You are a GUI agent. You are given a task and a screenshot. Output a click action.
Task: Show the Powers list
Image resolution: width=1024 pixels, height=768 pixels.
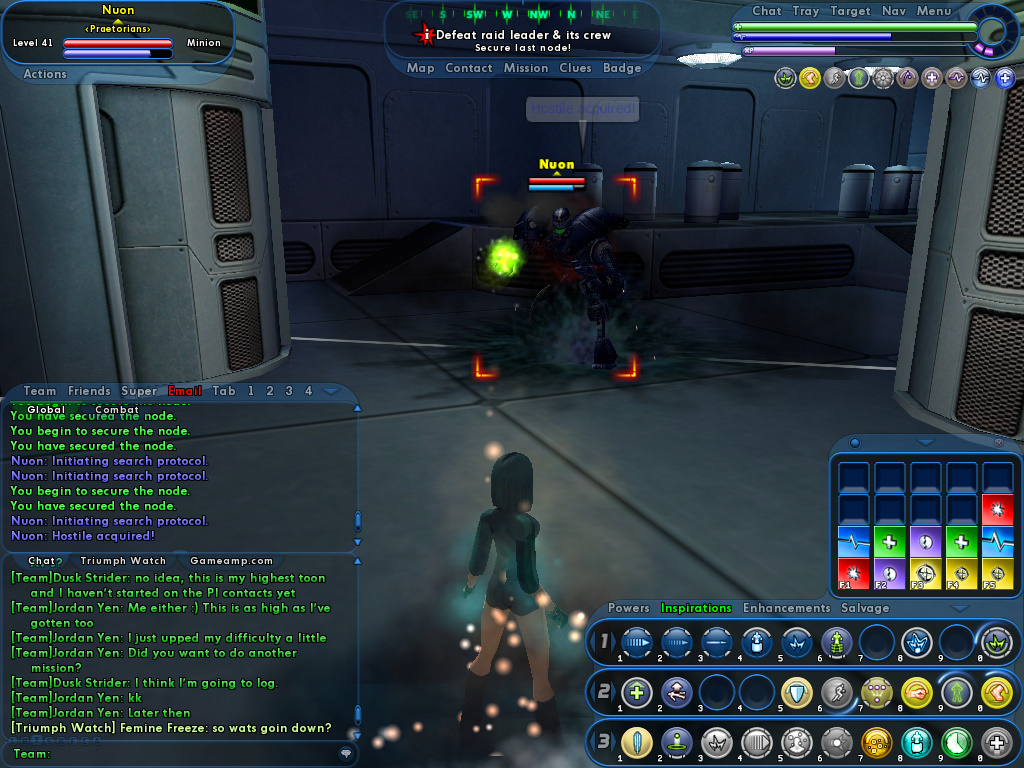point(629,608)
